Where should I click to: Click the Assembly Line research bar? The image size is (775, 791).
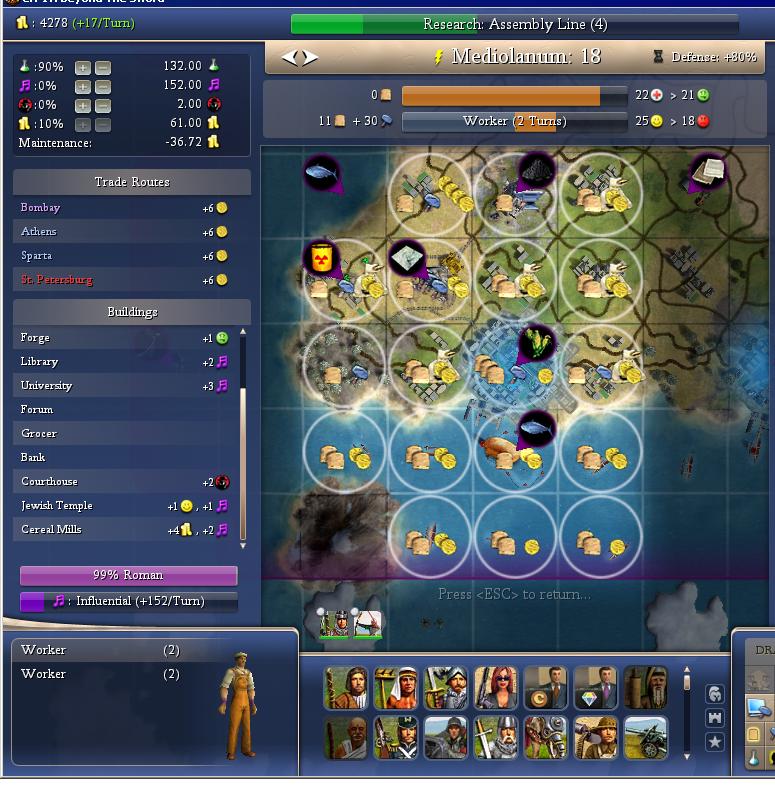pyautogui.click(x=514, y=24)
